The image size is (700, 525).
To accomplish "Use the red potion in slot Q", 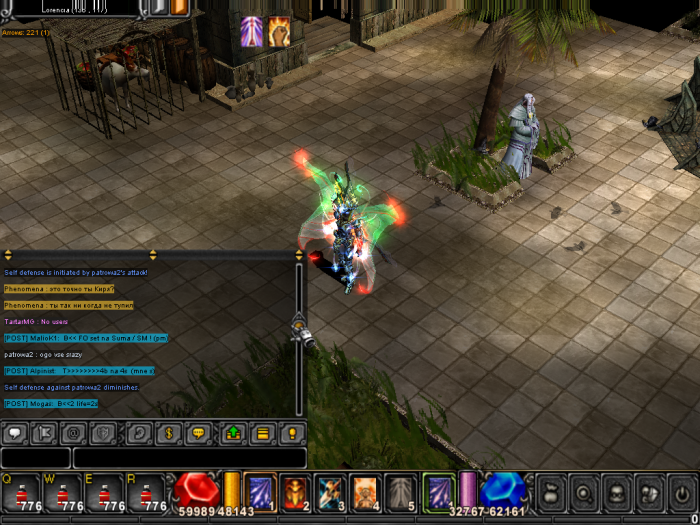I will (x=20, y=493).
